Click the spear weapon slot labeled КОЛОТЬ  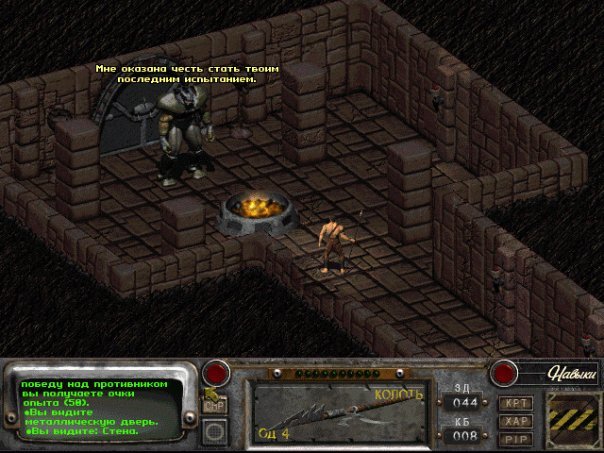point(341,411)
